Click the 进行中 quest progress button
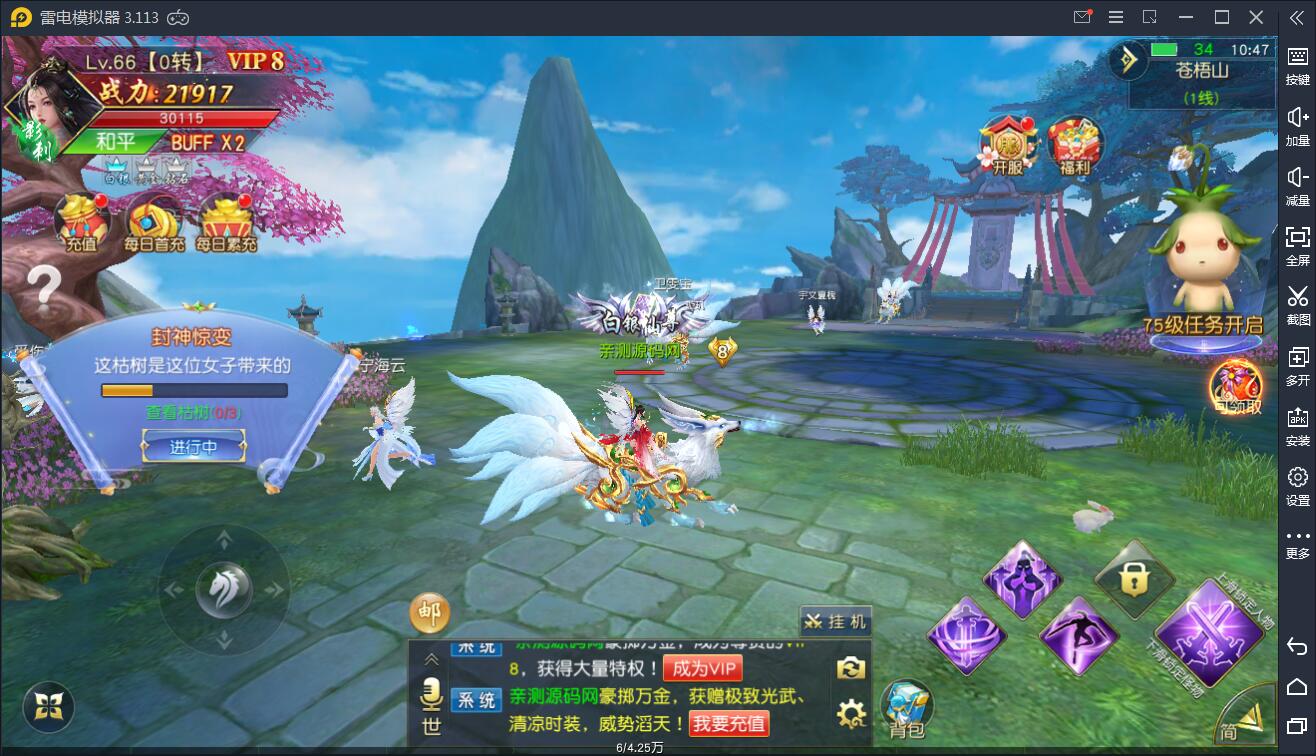Screen dimensions: 1316x756 [193, 446]
